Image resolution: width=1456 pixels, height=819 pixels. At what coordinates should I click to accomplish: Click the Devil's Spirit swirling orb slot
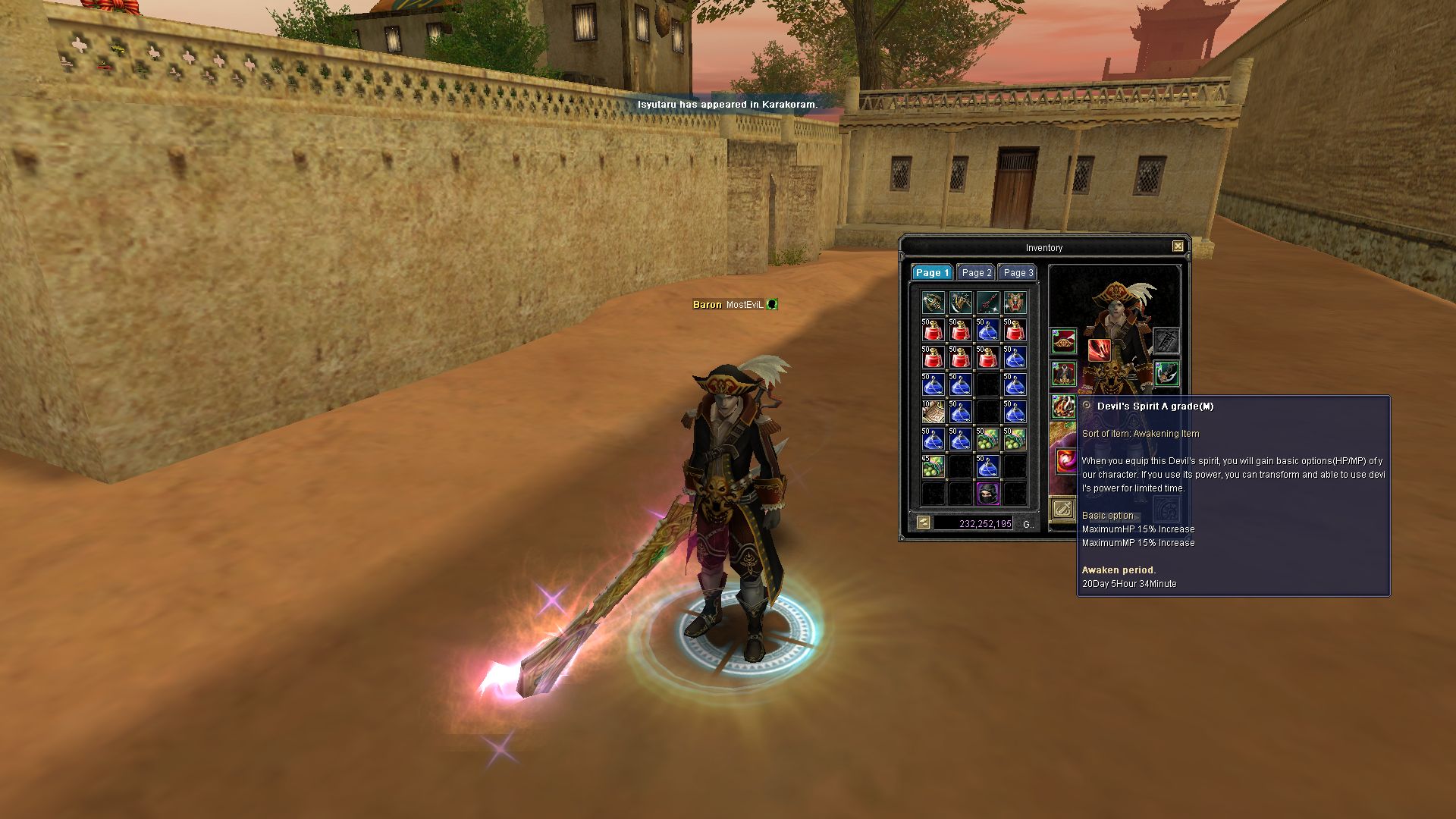coord(1066,460)
